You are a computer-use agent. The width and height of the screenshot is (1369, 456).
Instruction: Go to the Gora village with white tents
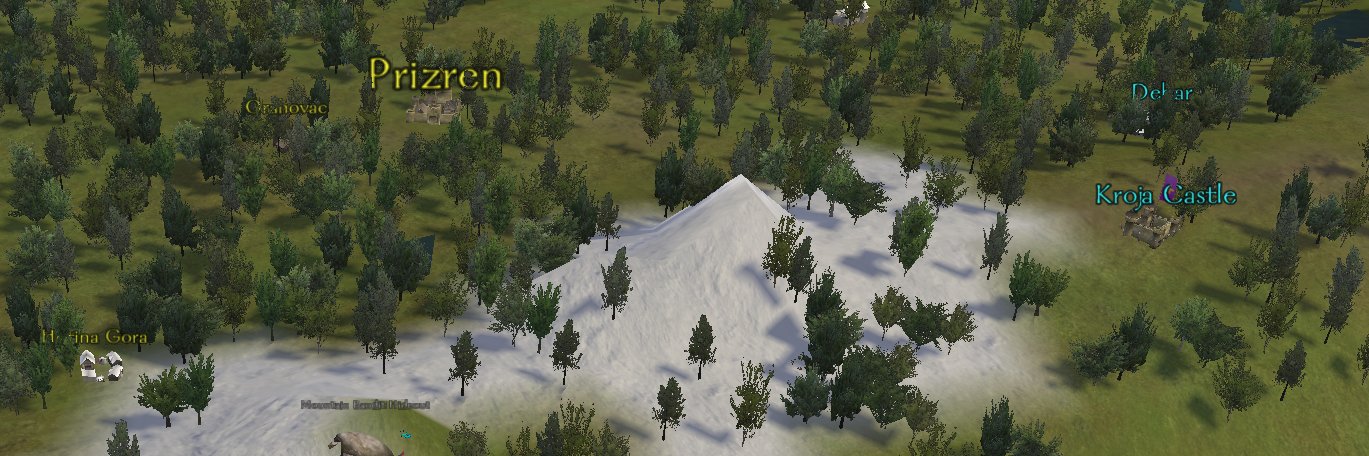point(101,365)
